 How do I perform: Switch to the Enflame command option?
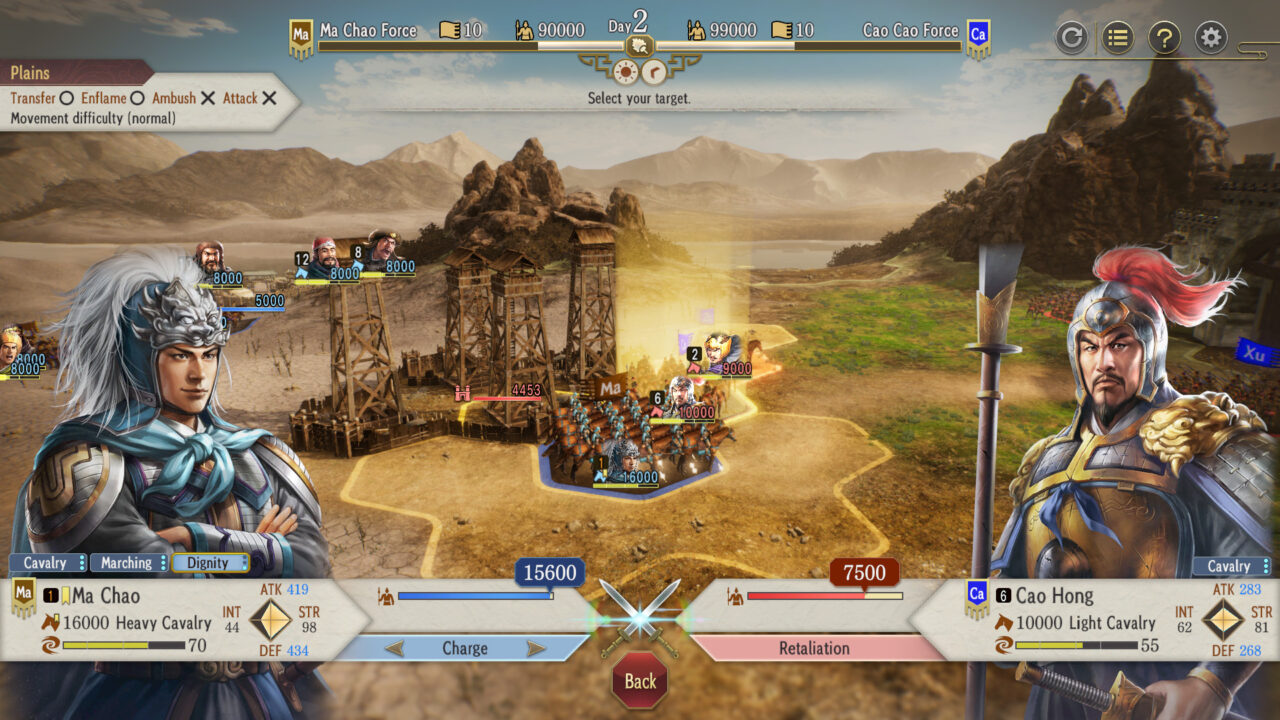point(103,98)
